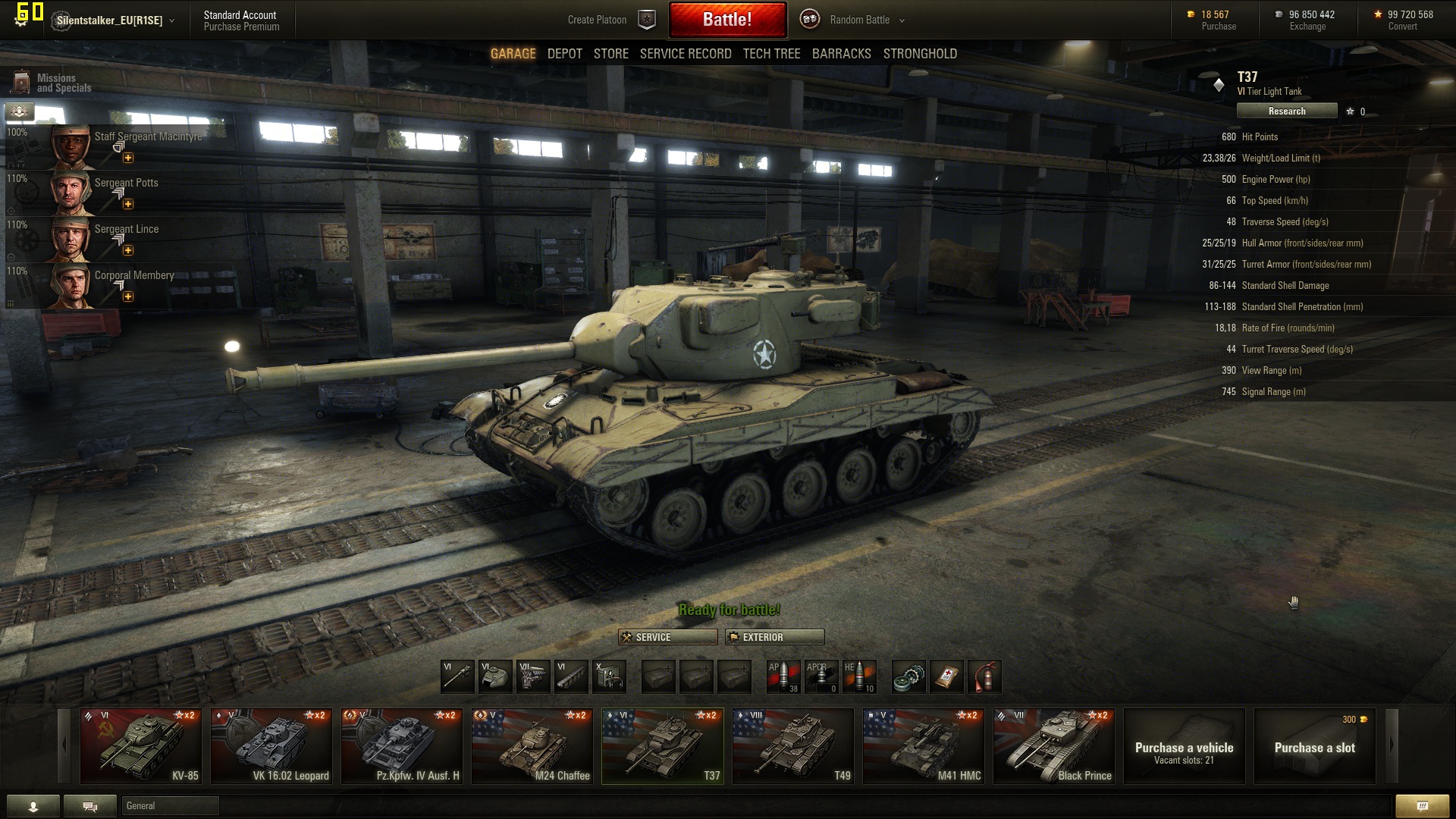Open the Barracks tab
The width and height of the screenshot is (1456, 819).
[x=841, y=54]
